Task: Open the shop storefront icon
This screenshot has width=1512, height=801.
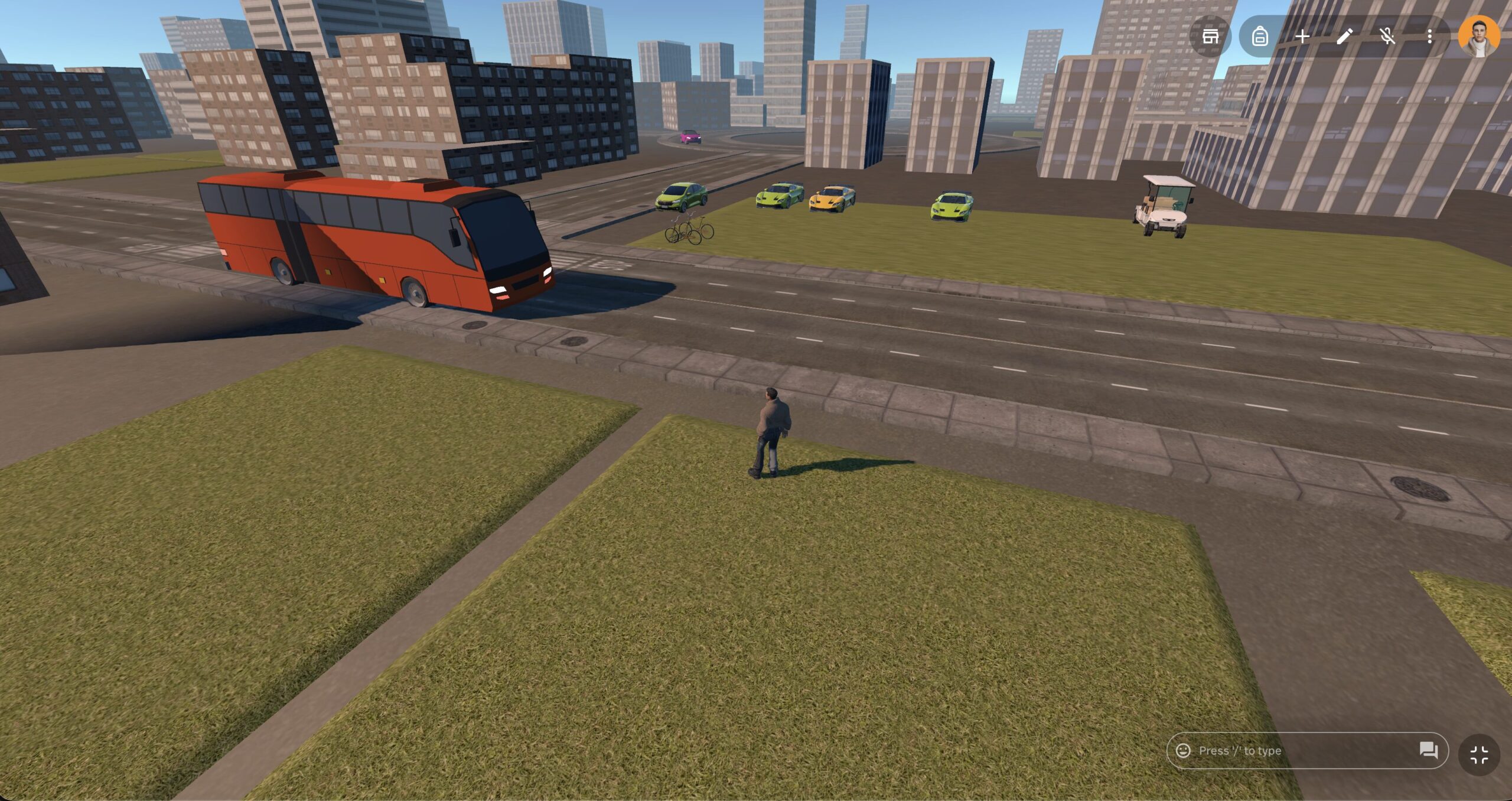Action: [x=1210, y=37]
